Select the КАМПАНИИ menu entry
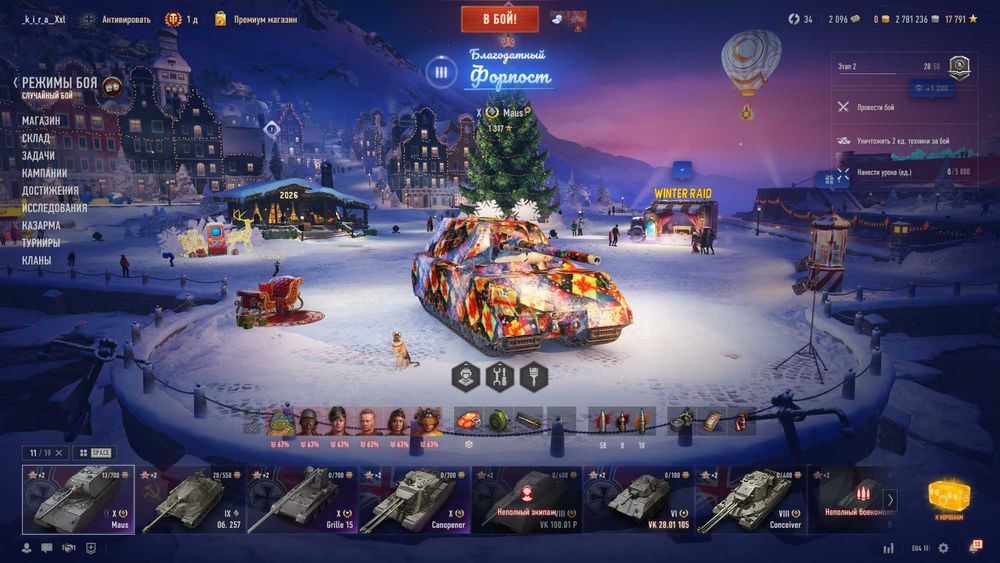 (44, 173)
